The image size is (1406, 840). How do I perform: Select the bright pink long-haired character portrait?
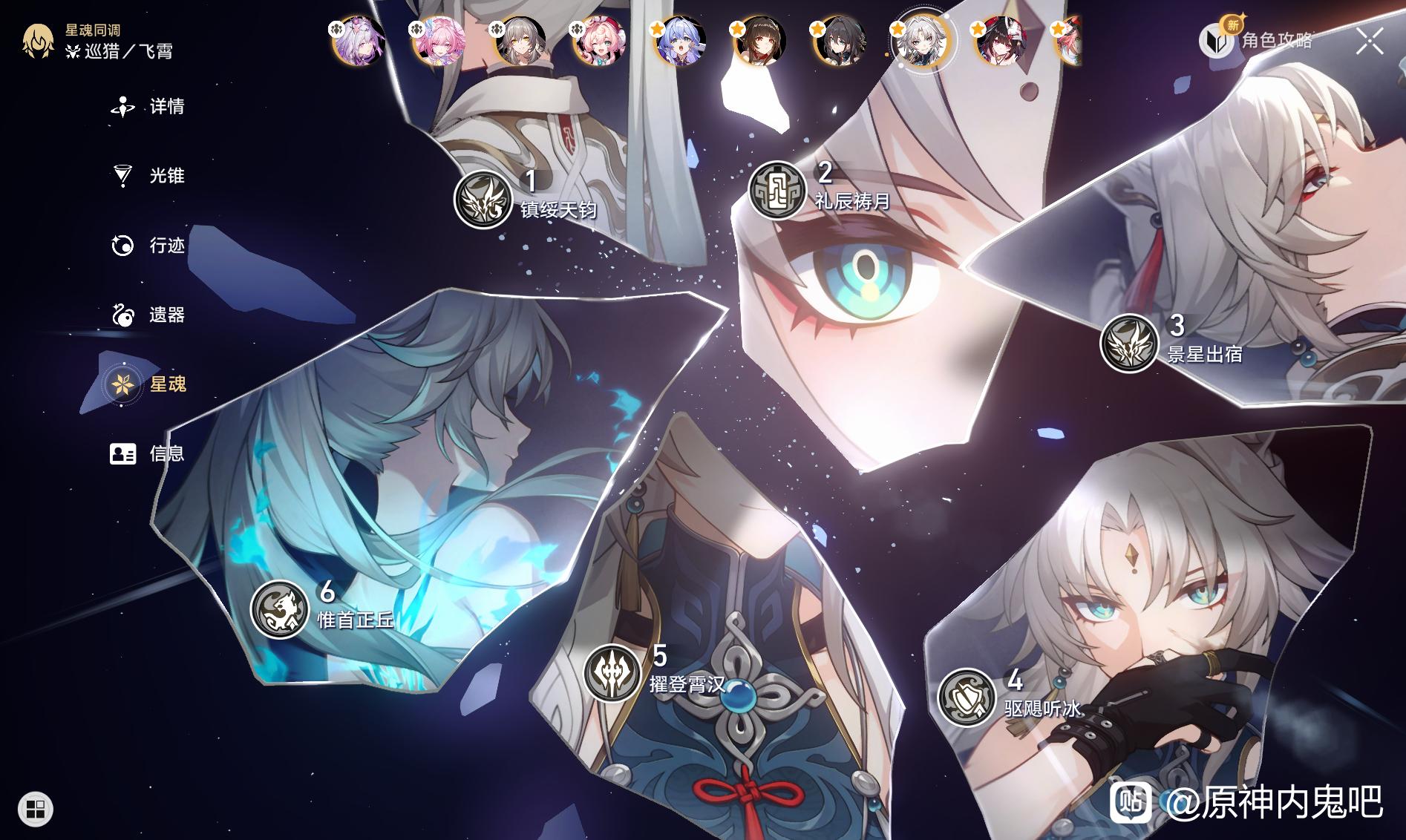439,42
